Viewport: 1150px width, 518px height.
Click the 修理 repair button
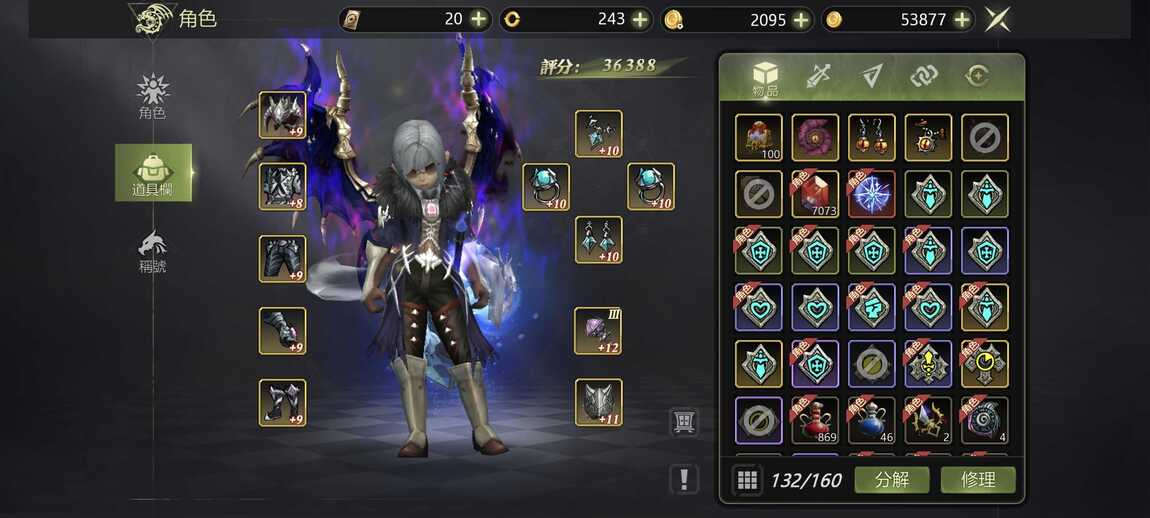[977, 479]
